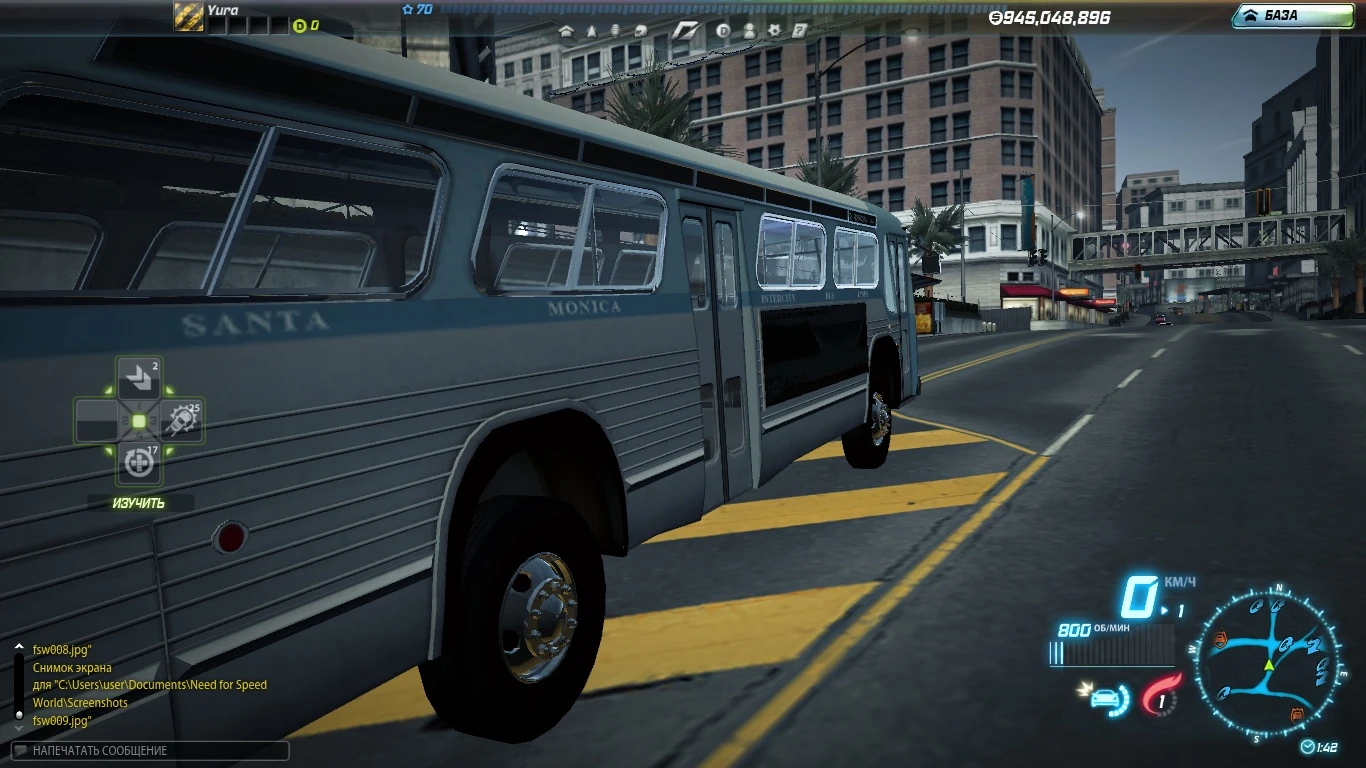Activate the repair powerup showing 17
1366x768 pixels.
point(137,462)
